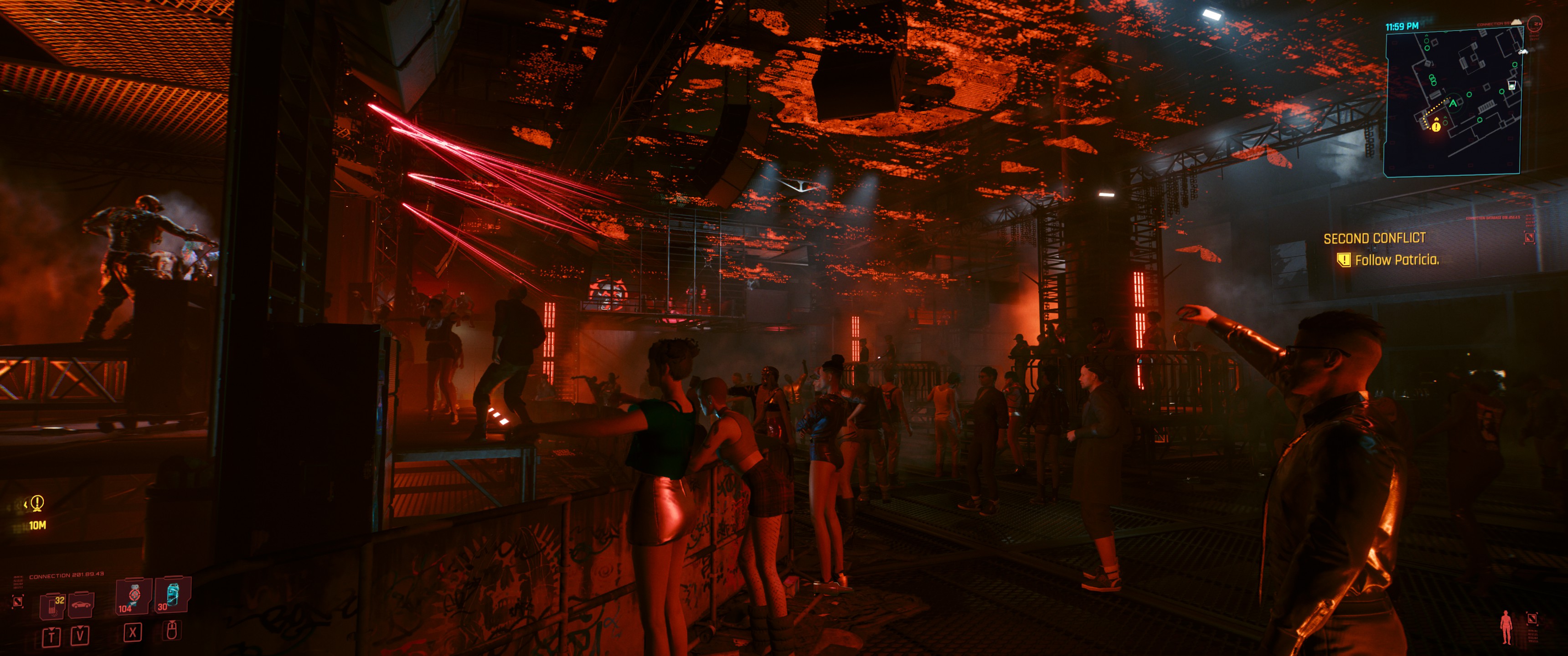
Task: Click the drink vendor icon on the minimap
Action: pos(1512,85)
